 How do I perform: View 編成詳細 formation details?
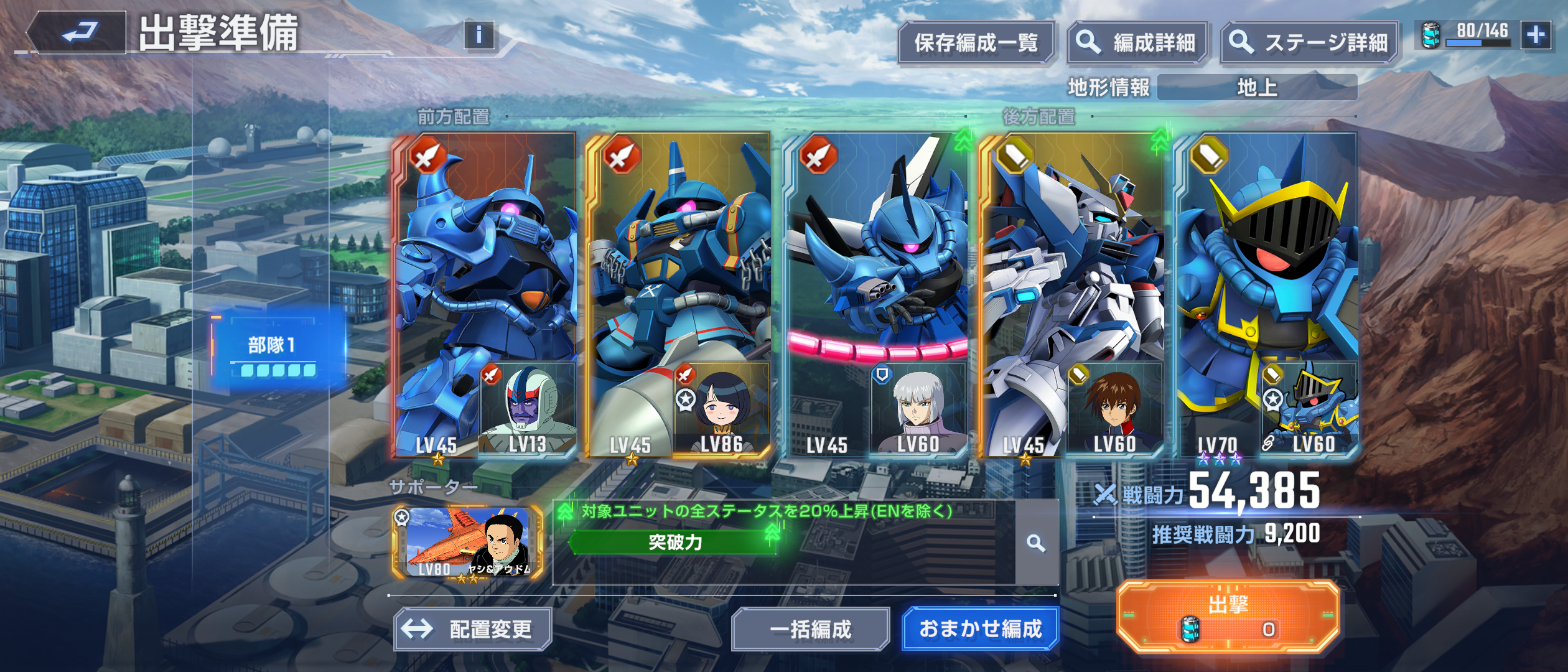1137,43
